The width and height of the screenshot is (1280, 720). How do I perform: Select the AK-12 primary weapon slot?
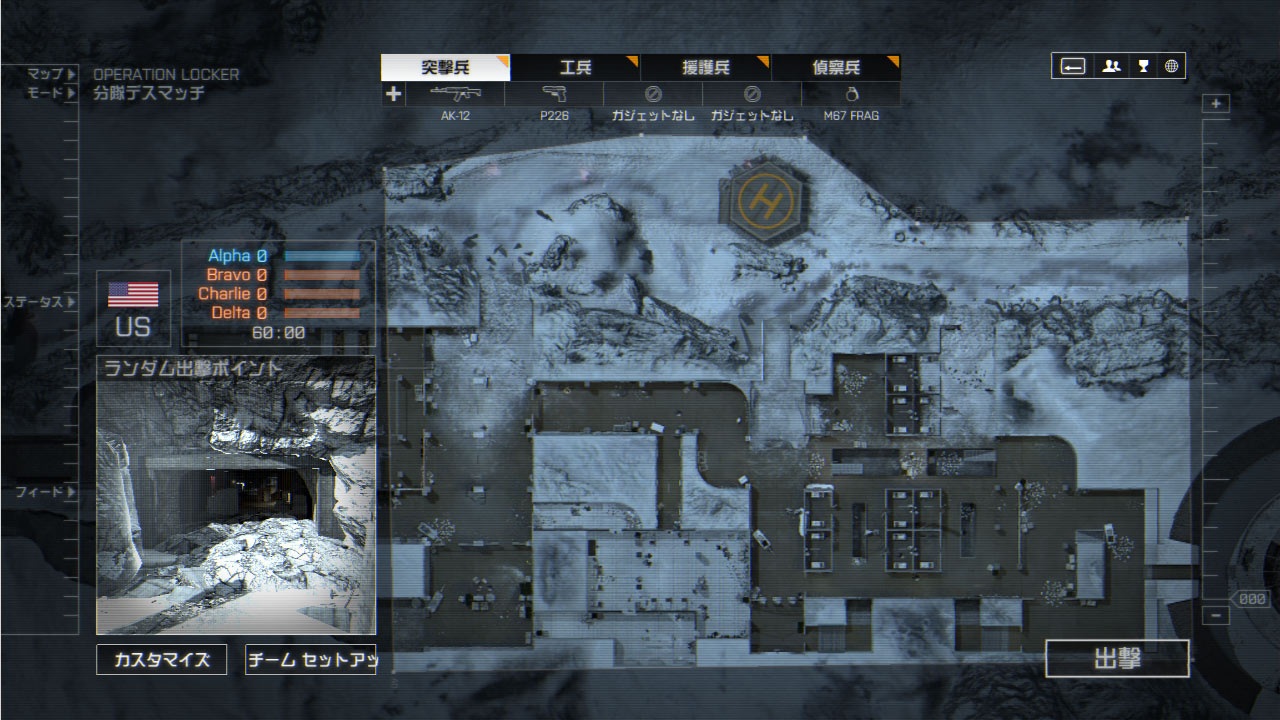point(455,95)
